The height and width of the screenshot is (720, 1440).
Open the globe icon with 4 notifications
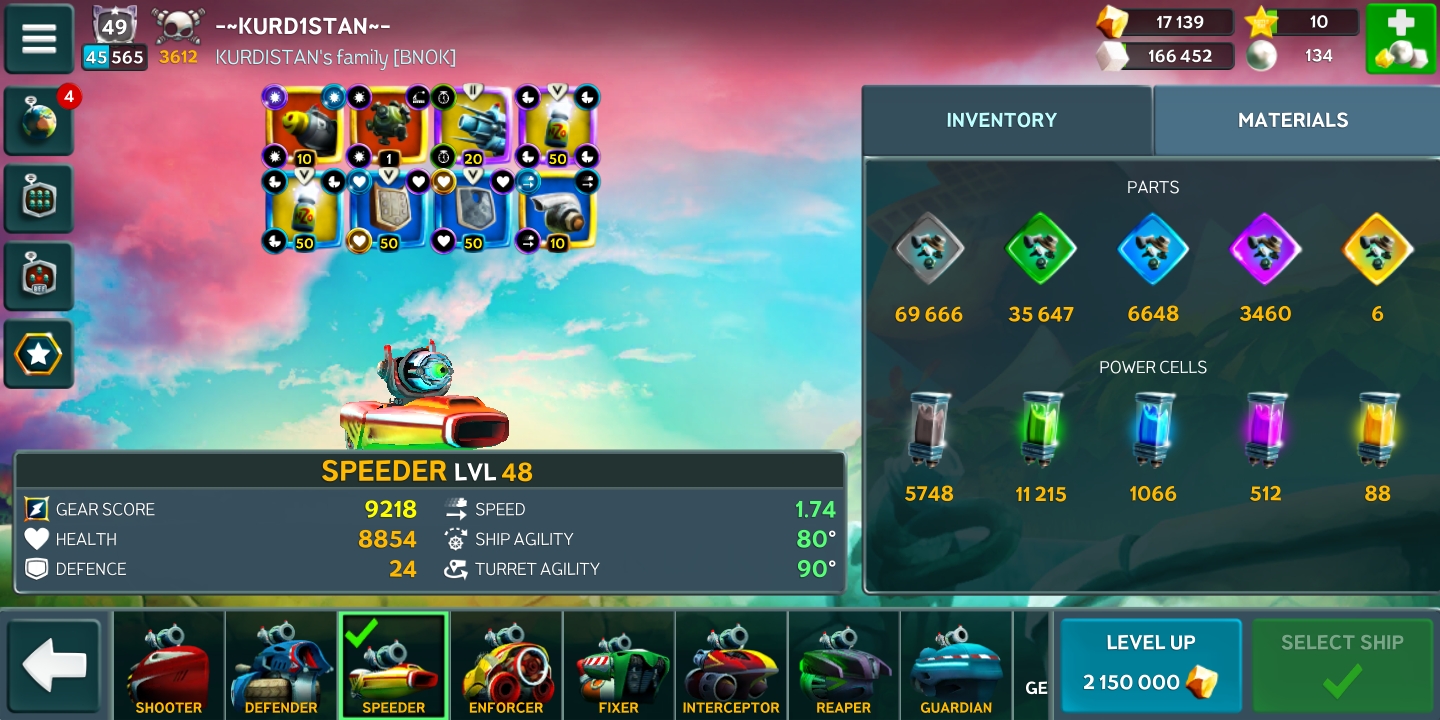point(39,122)
